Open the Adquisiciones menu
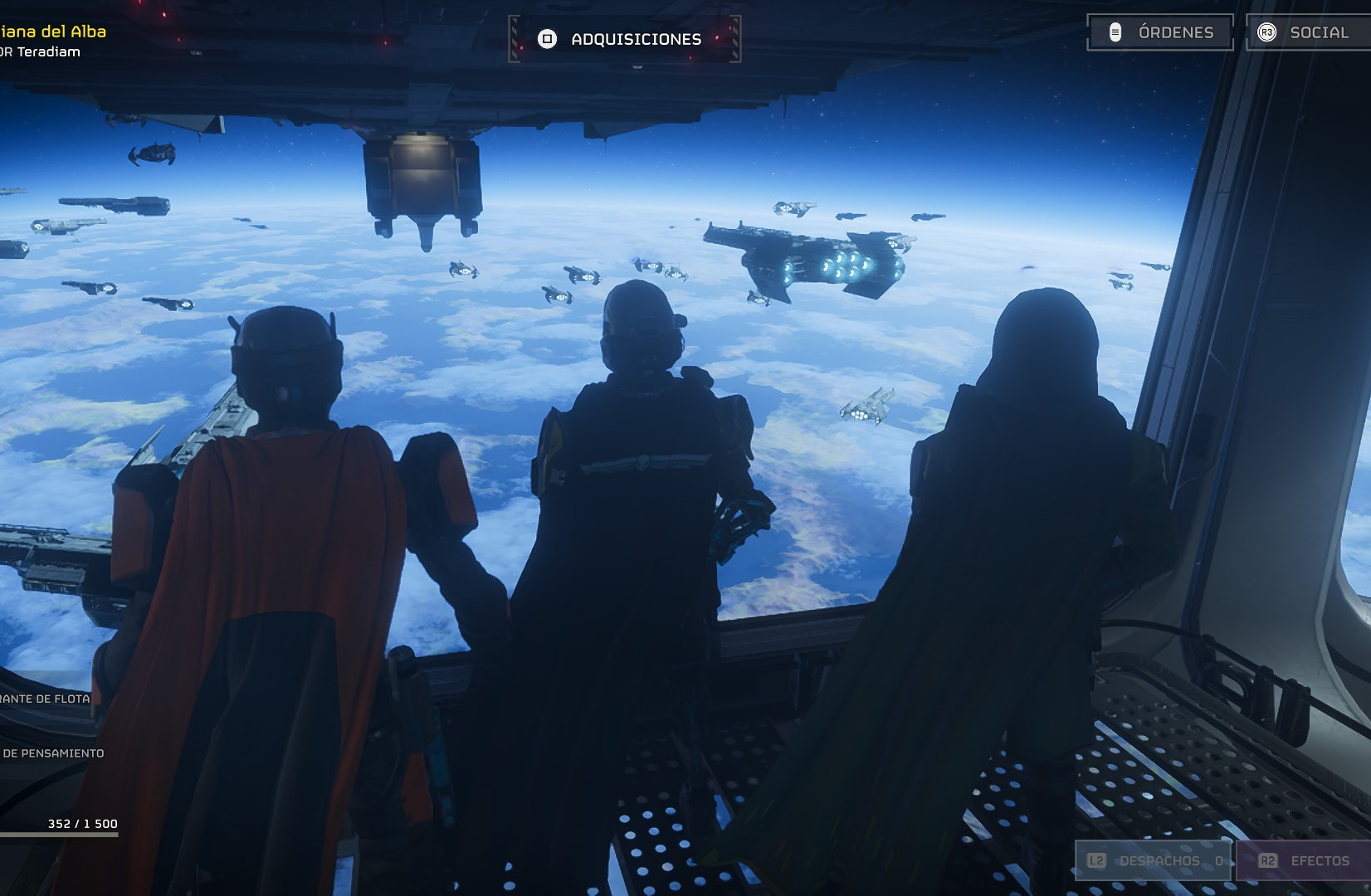 coord(624,39)
